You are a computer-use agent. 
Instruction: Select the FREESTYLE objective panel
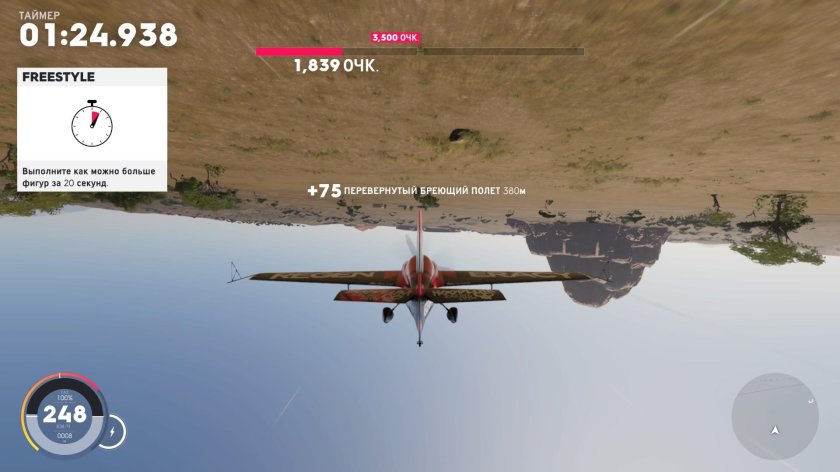tap(92, 129)
